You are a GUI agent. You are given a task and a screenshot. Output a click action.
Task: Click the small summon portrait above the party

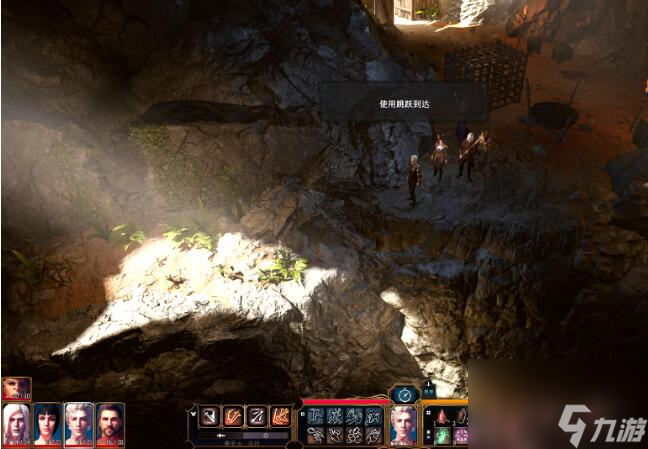point(16,388)
